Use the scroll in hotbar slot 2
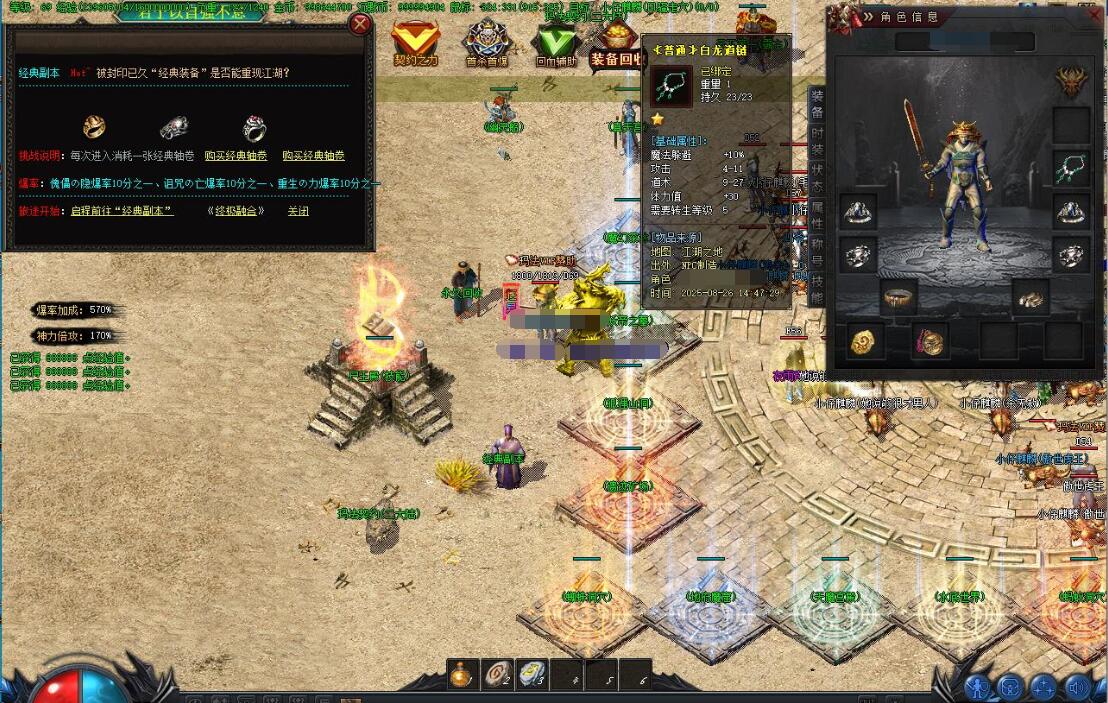The width and height of the screenshot is (1108, 703). [497, 675]
